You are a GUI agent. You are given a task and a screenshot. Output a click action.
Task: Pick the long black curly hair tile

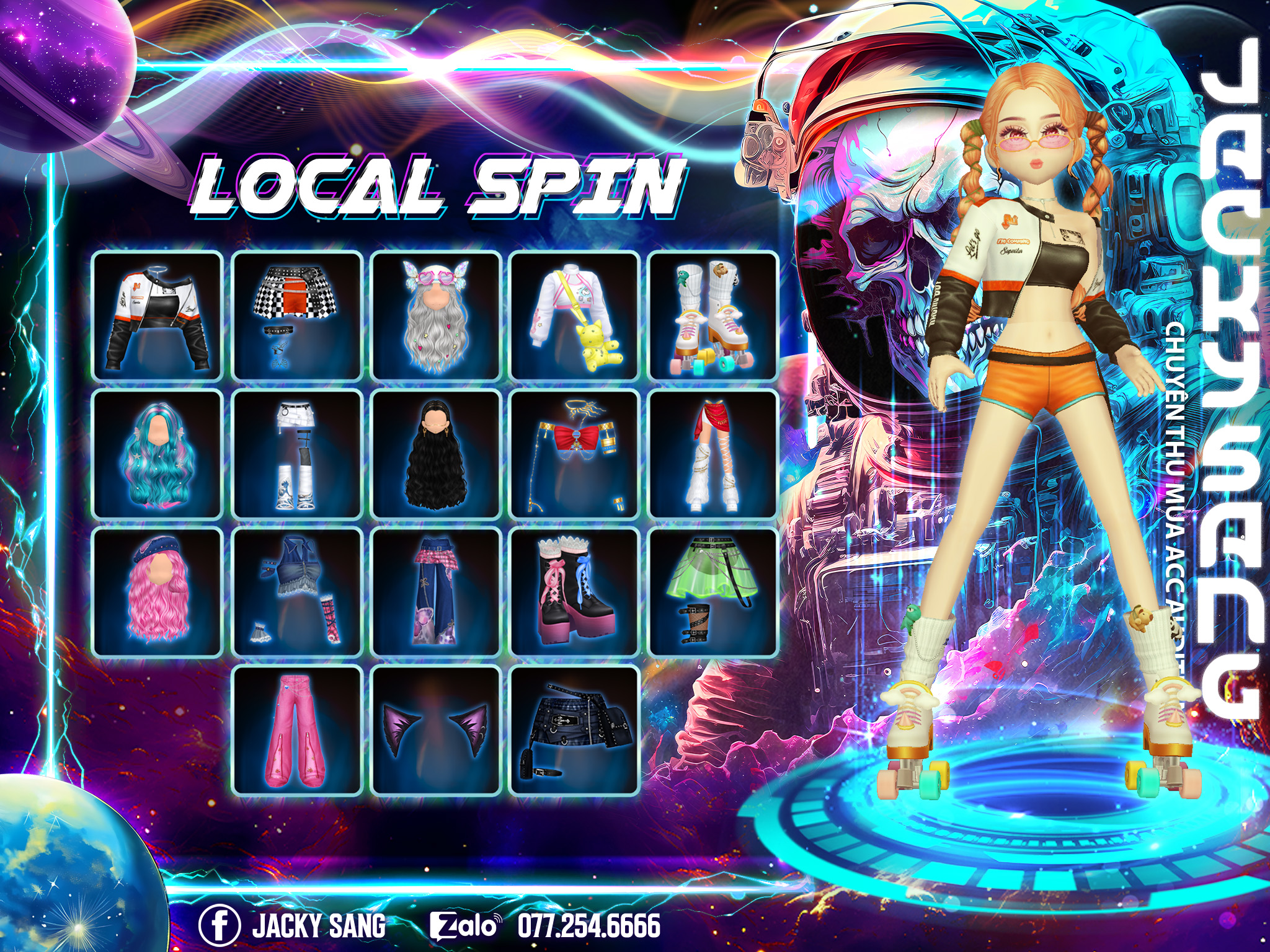(436, 454)
